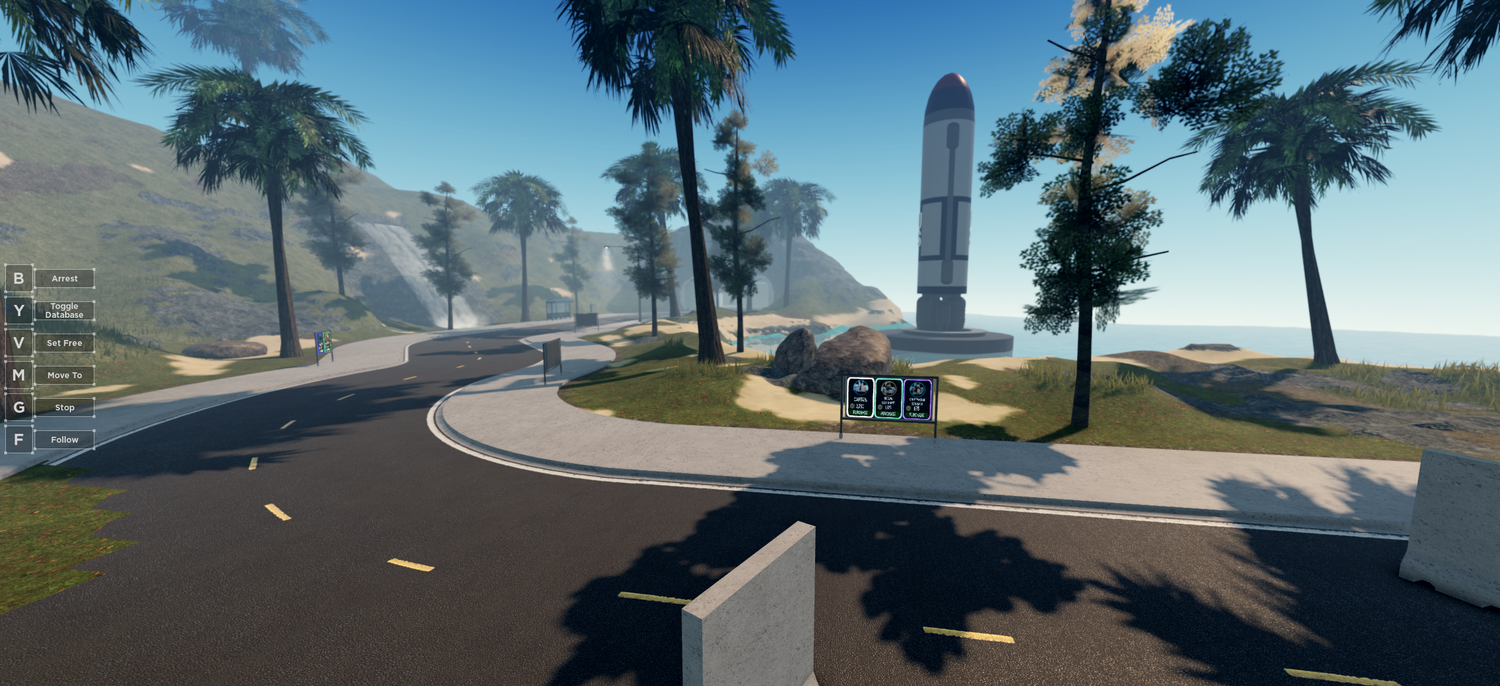Toggle the Database panel button

[64, 311]
